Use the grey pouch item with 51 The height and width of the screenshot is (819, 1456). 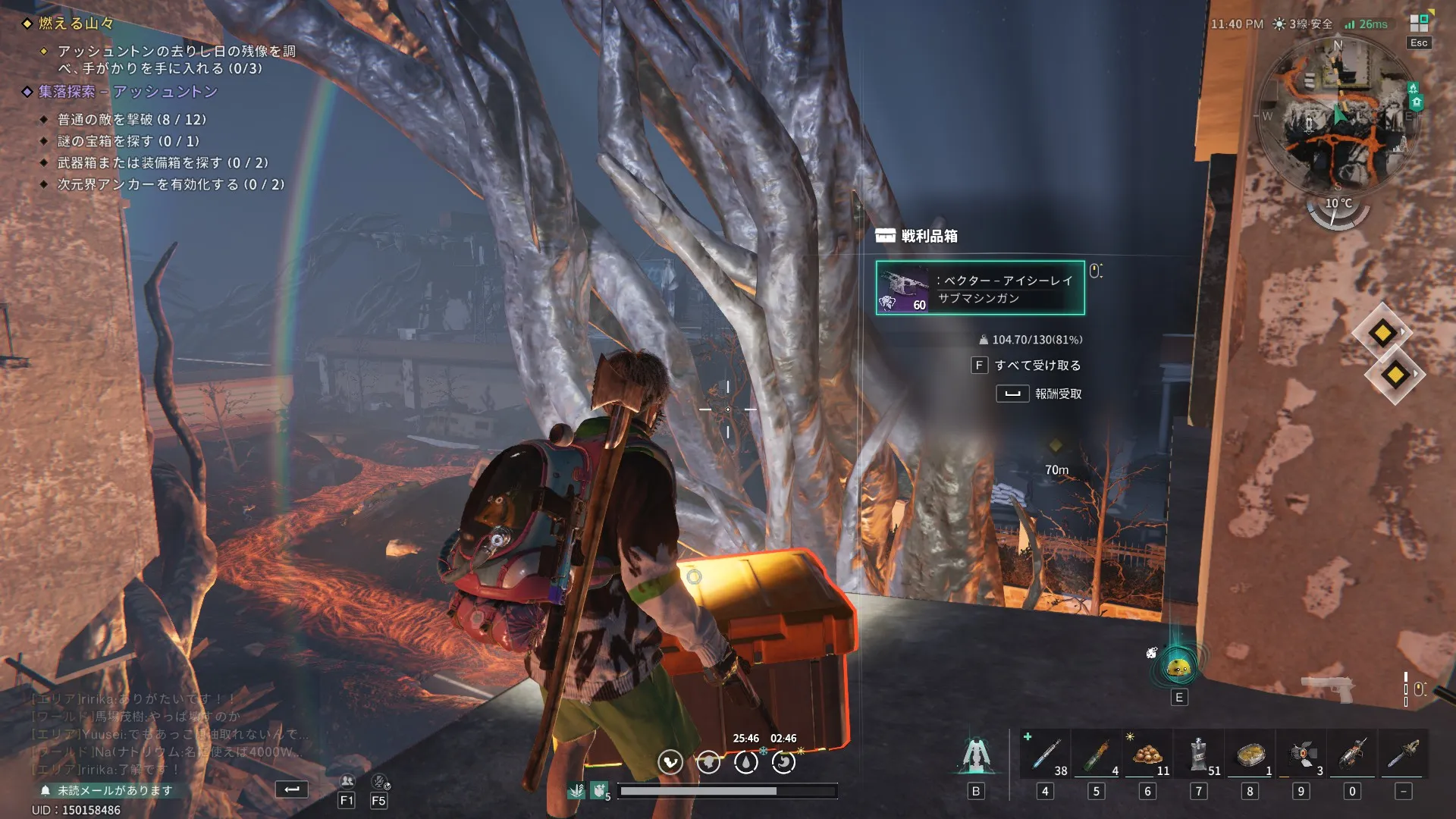[1199, 755]
